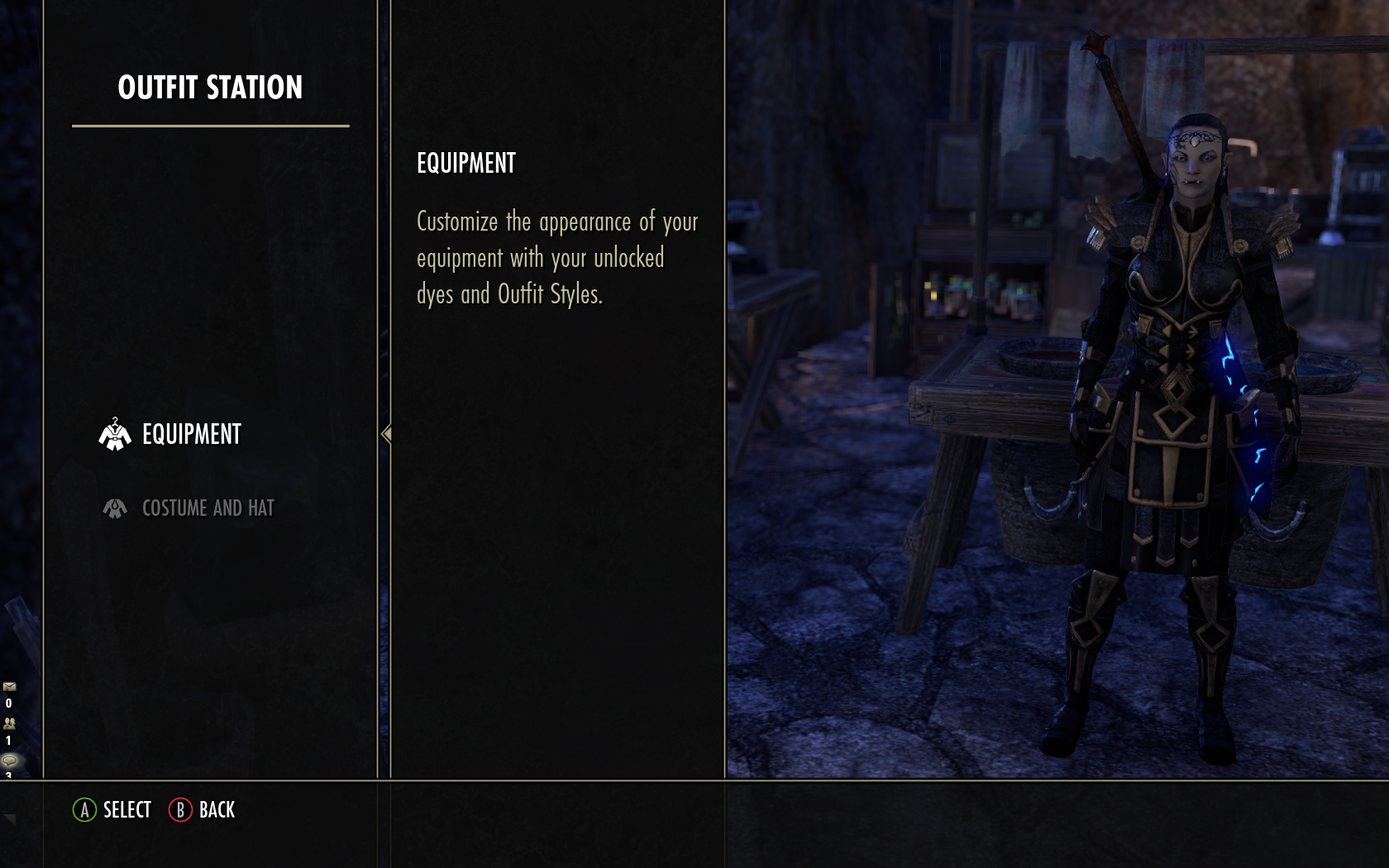This screenshot has height=868, width=1389.
Task: Choose the Costume and Hat menu entry
Action: pos(207,508)
